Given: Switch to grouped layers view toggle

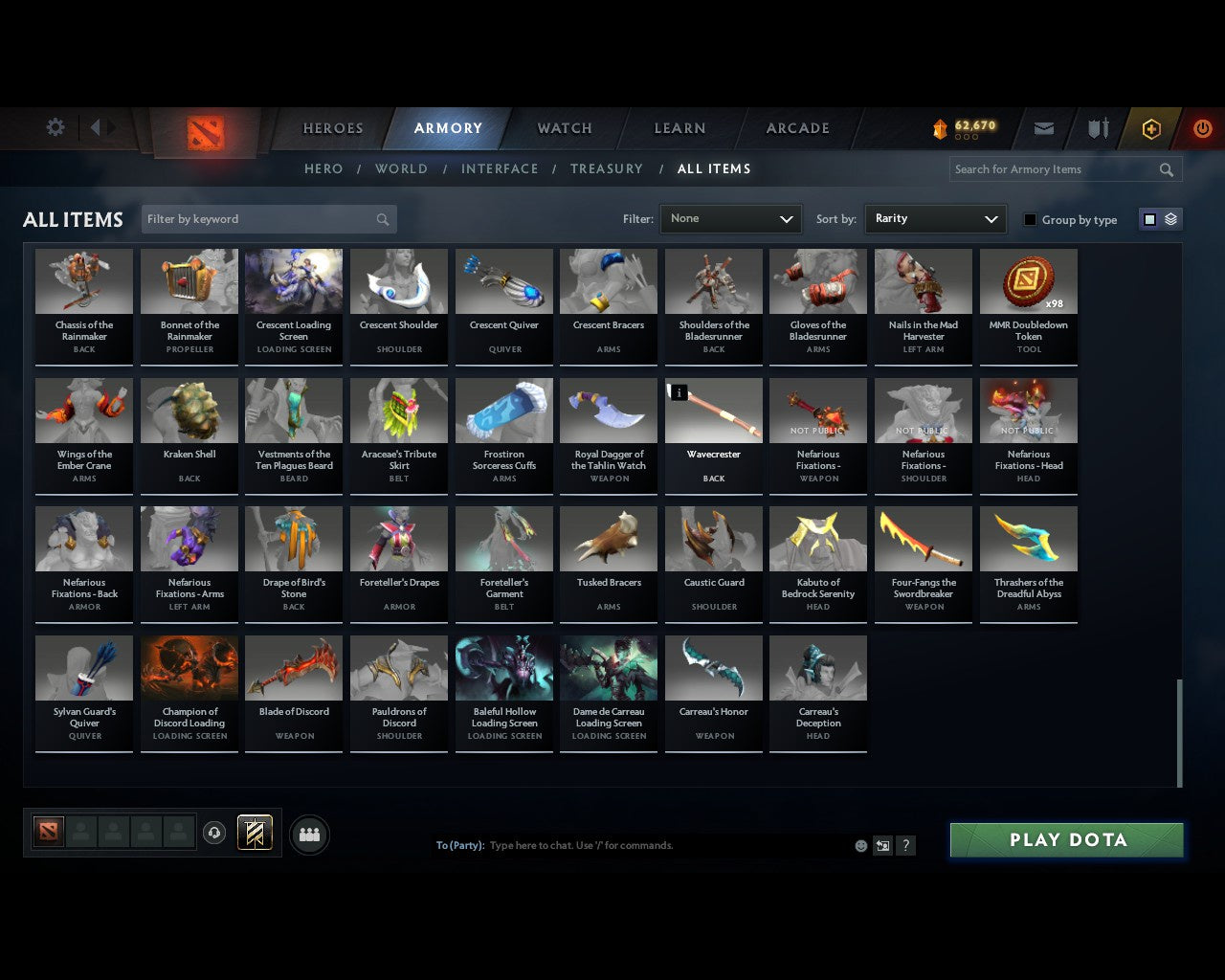Looking at the screenshot, I should tap(1169, 218).
